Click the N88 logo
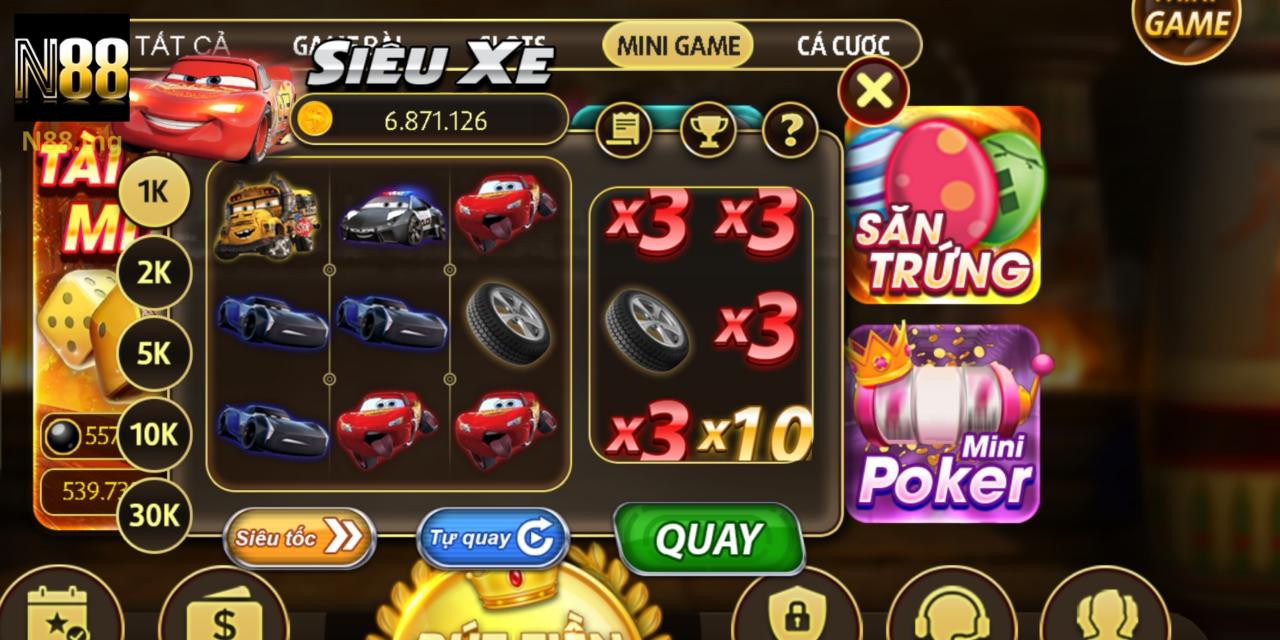 [x=72, y=68]
